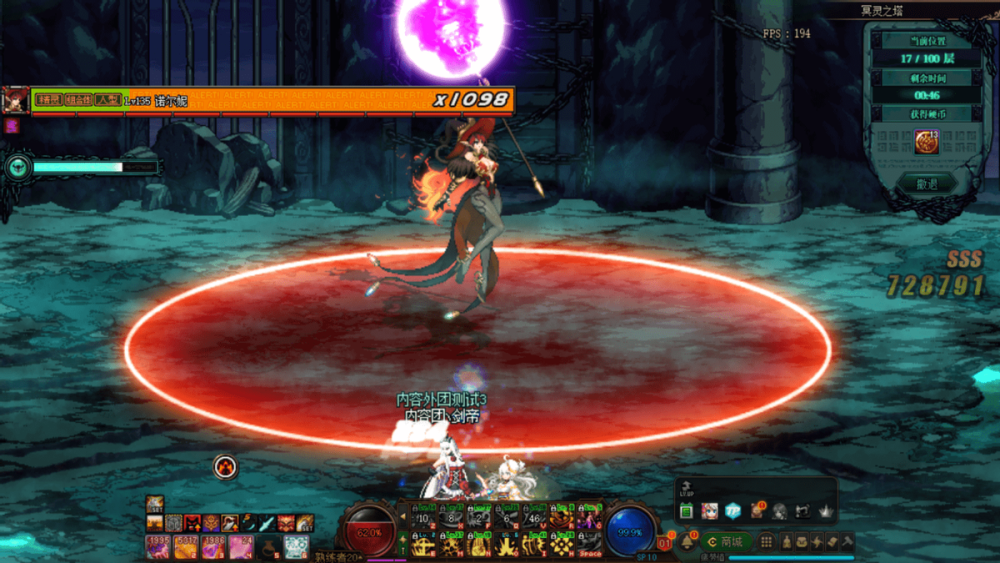Select the coin reward icon in tower panel
The image size is (1000, 563).
point(925,143)
